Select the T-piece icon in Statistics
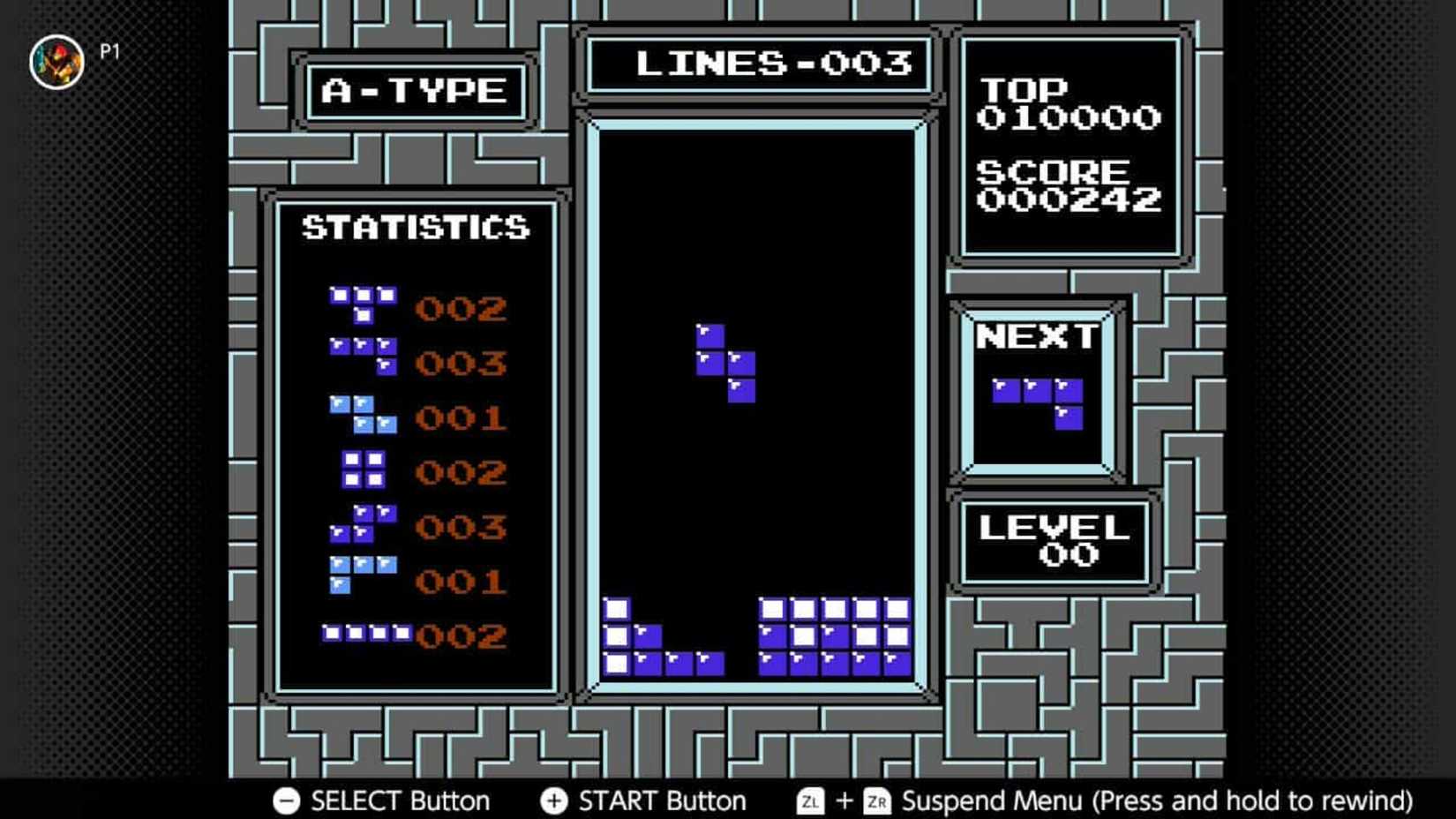 [x=362, y=304]
